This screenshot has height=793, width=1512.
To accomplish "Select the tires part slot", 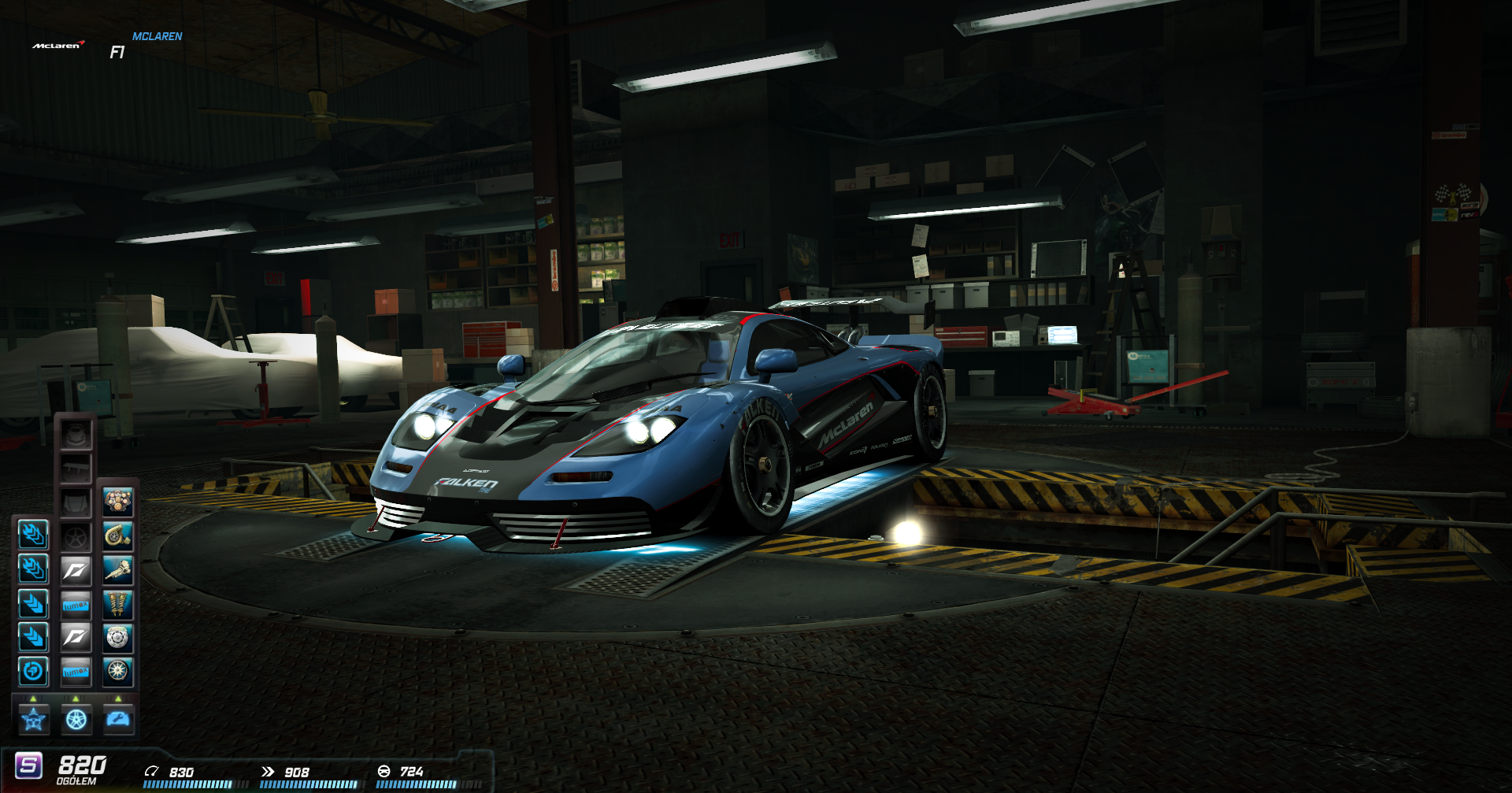I will [x=118, y=672].
